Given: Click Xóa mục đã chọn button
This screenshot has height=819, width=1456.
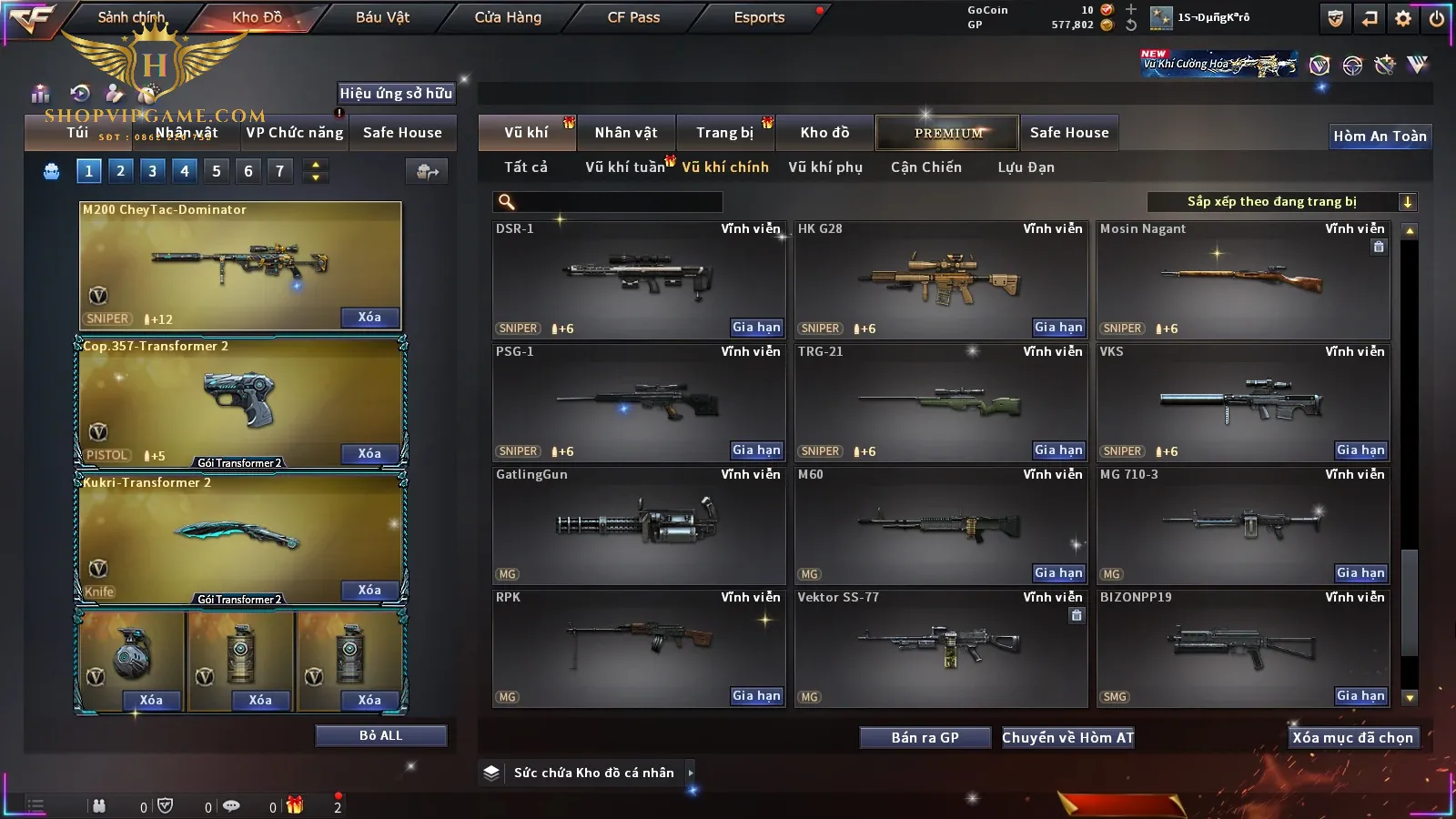Looking at the screenshot, I should (x=1352, y=738).
